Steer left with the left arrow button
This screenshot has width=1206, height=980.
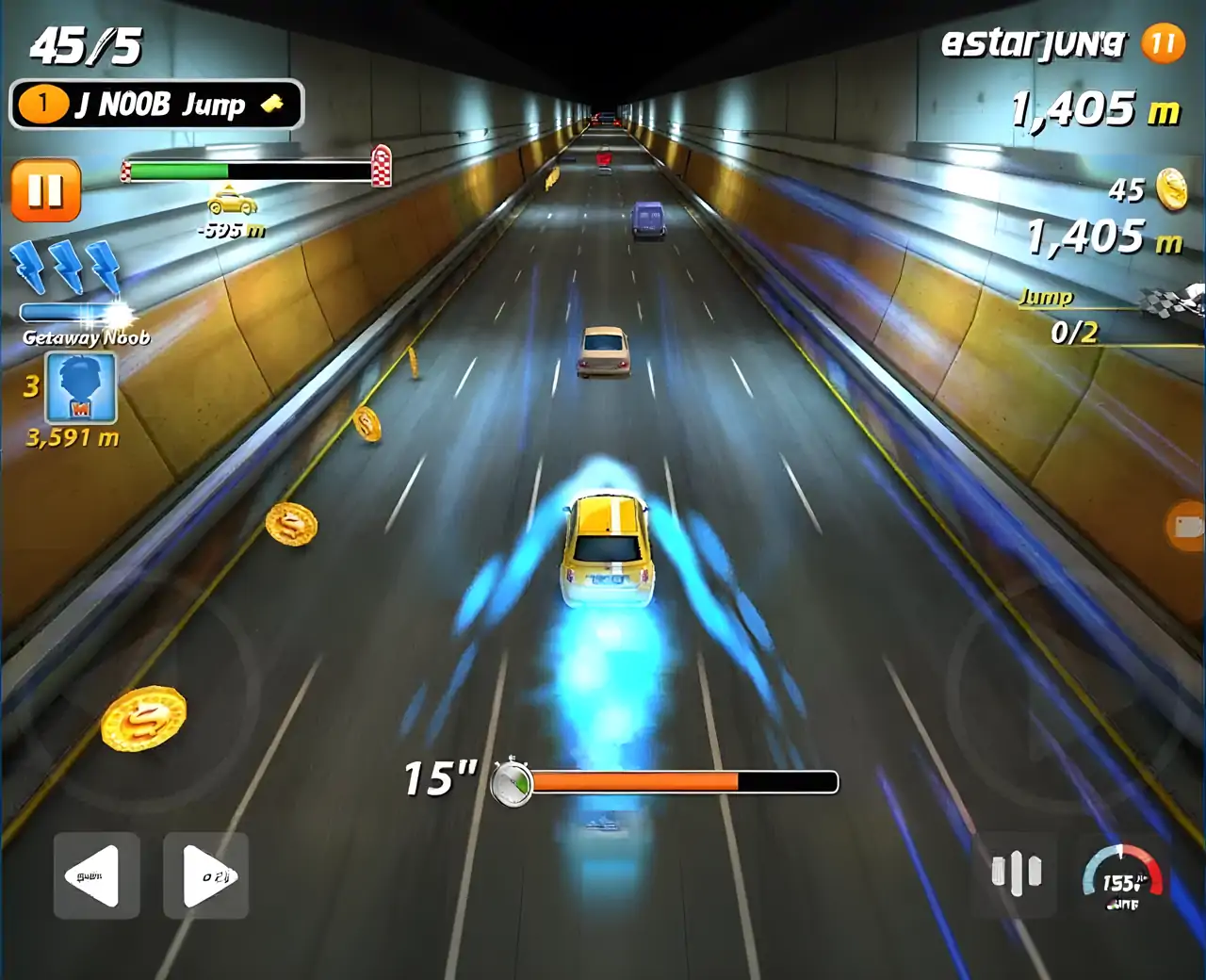tap(96, 875)
